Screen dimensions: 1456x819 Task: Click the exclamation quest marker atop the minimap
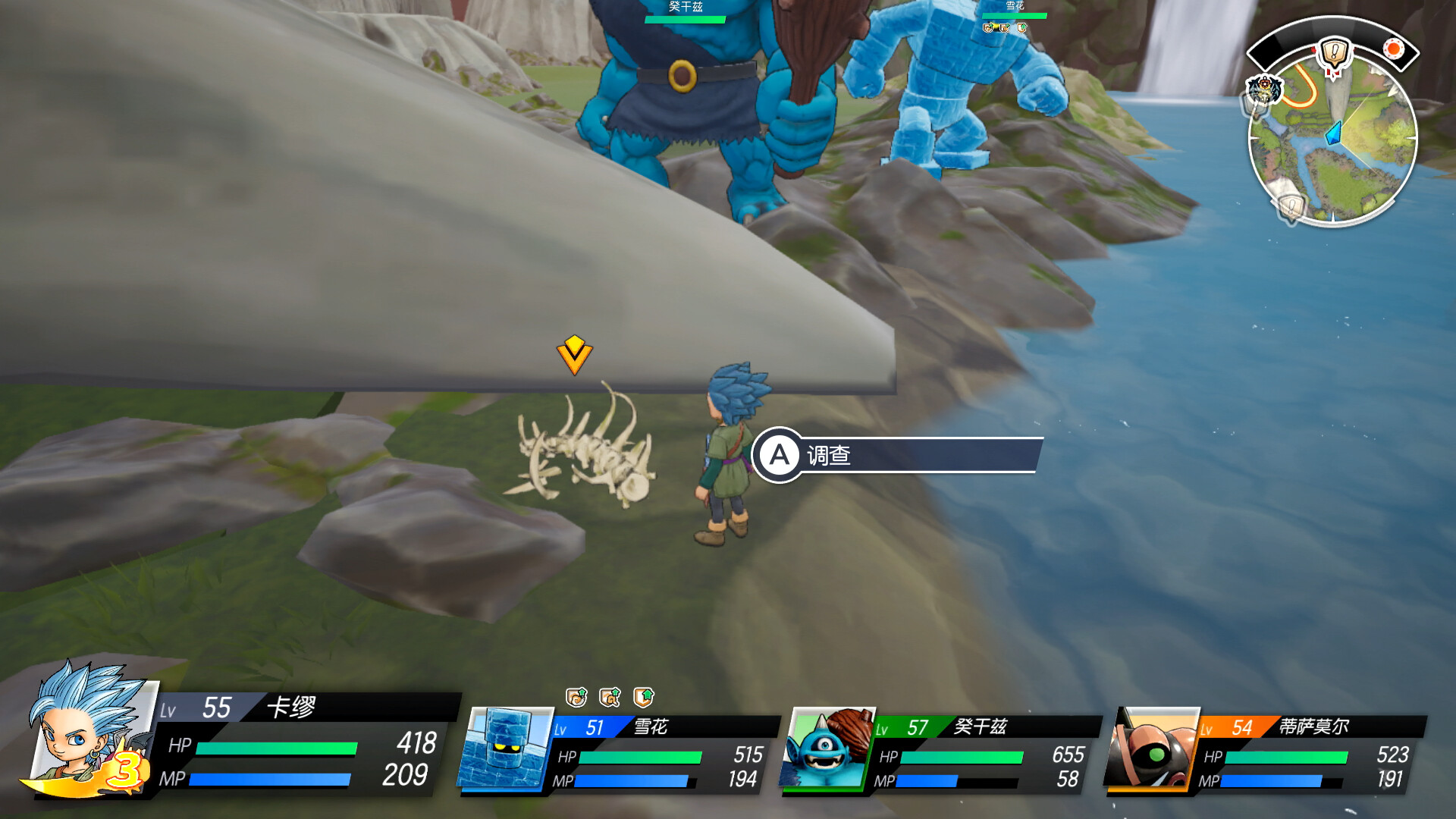tap(1332, 54)
